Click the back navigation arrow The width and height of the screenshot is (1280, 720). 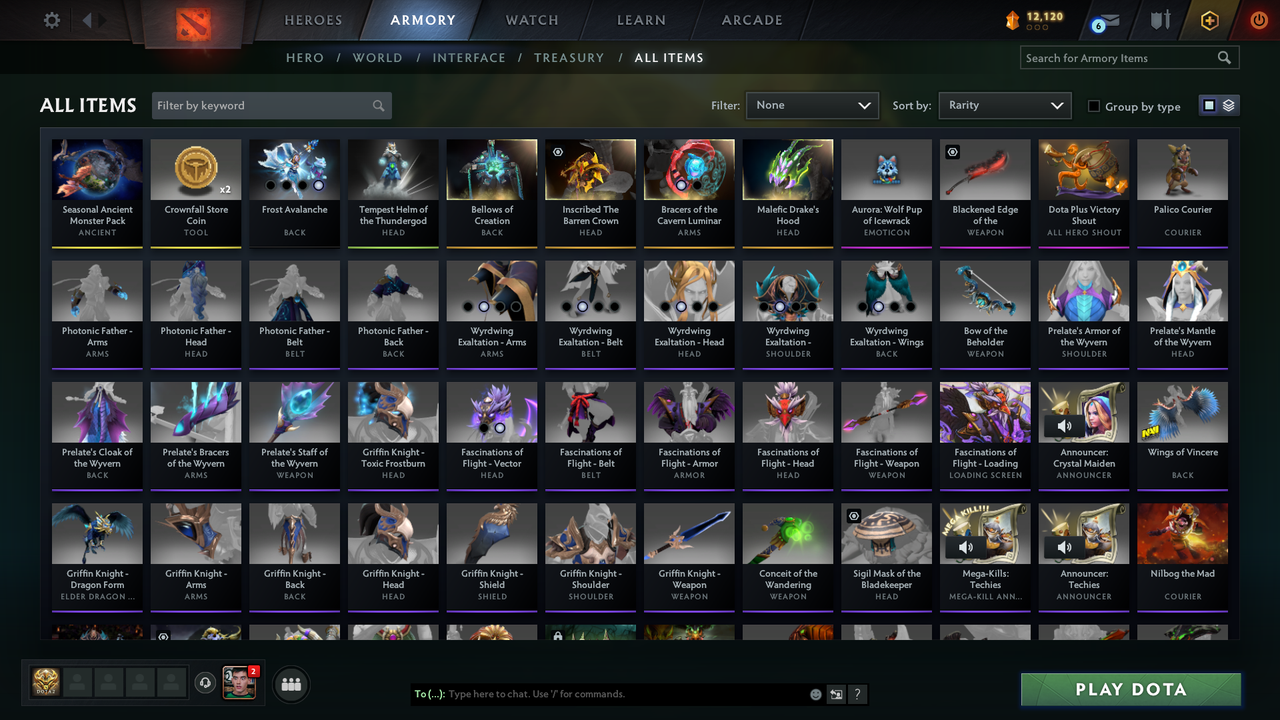(x=88, y=18)
